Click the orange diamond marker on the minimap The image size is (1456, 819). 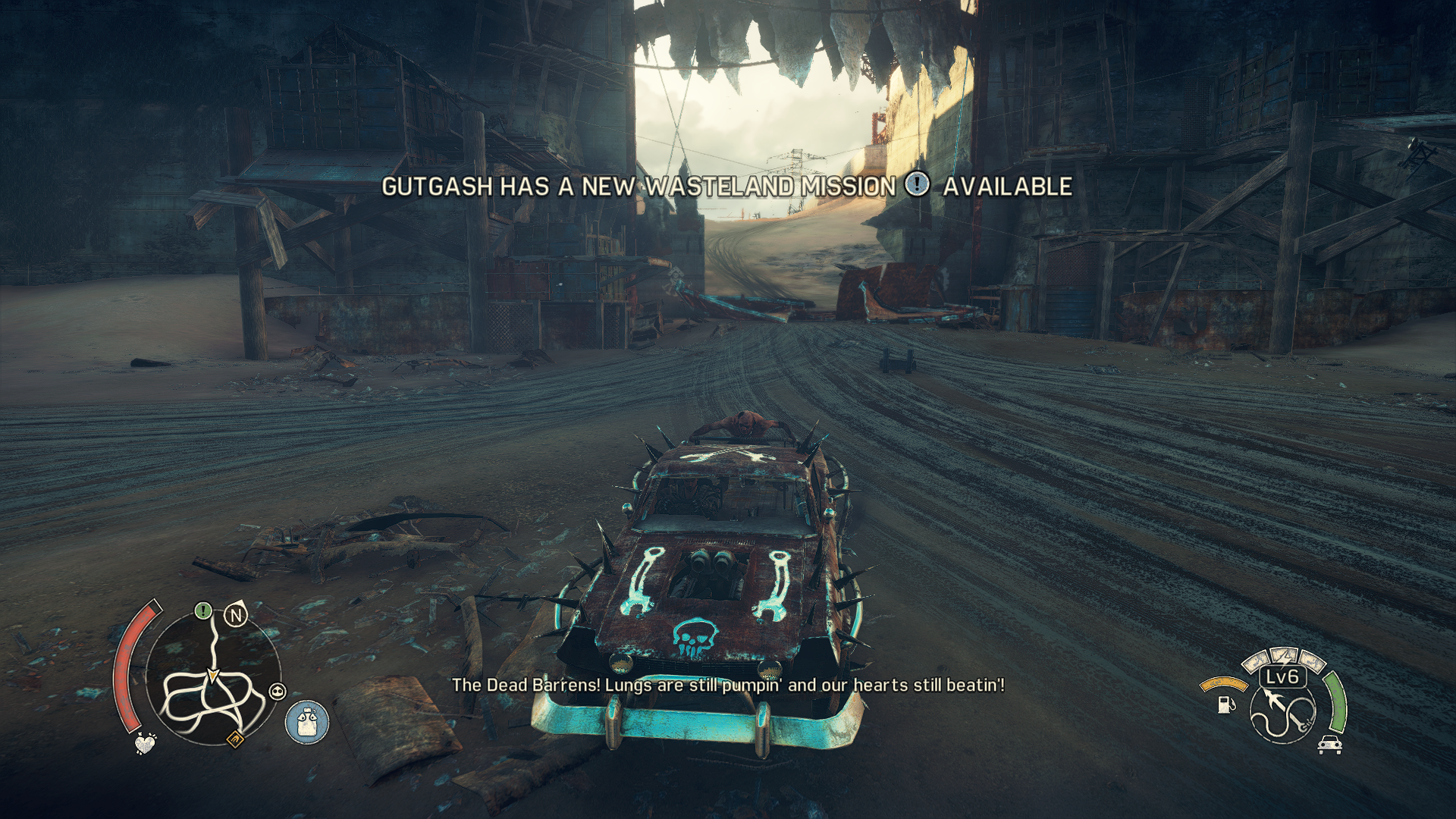(x=236, y=738)
